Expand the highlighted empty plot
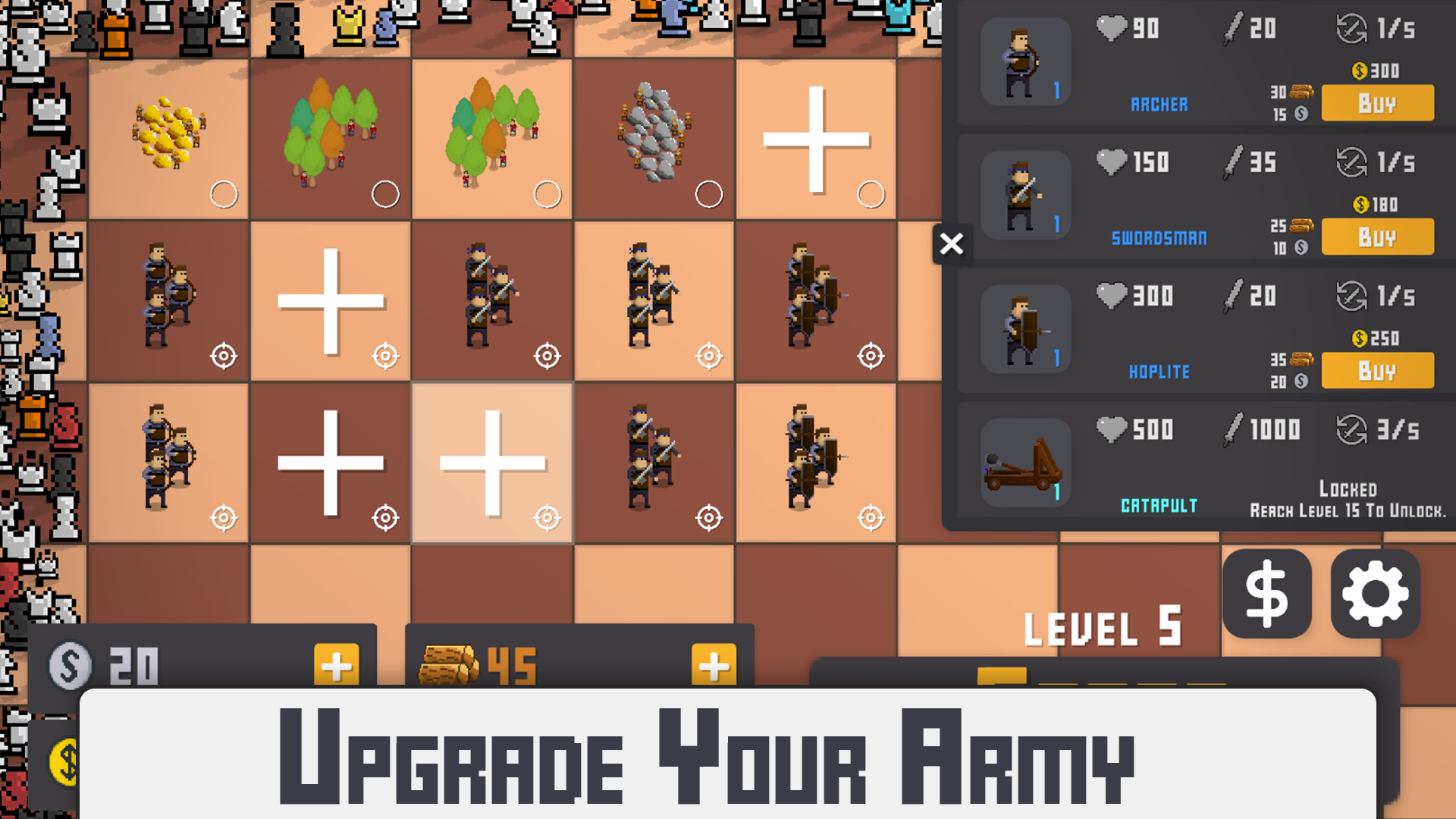1456x819 pixels. tap(491, 464)
